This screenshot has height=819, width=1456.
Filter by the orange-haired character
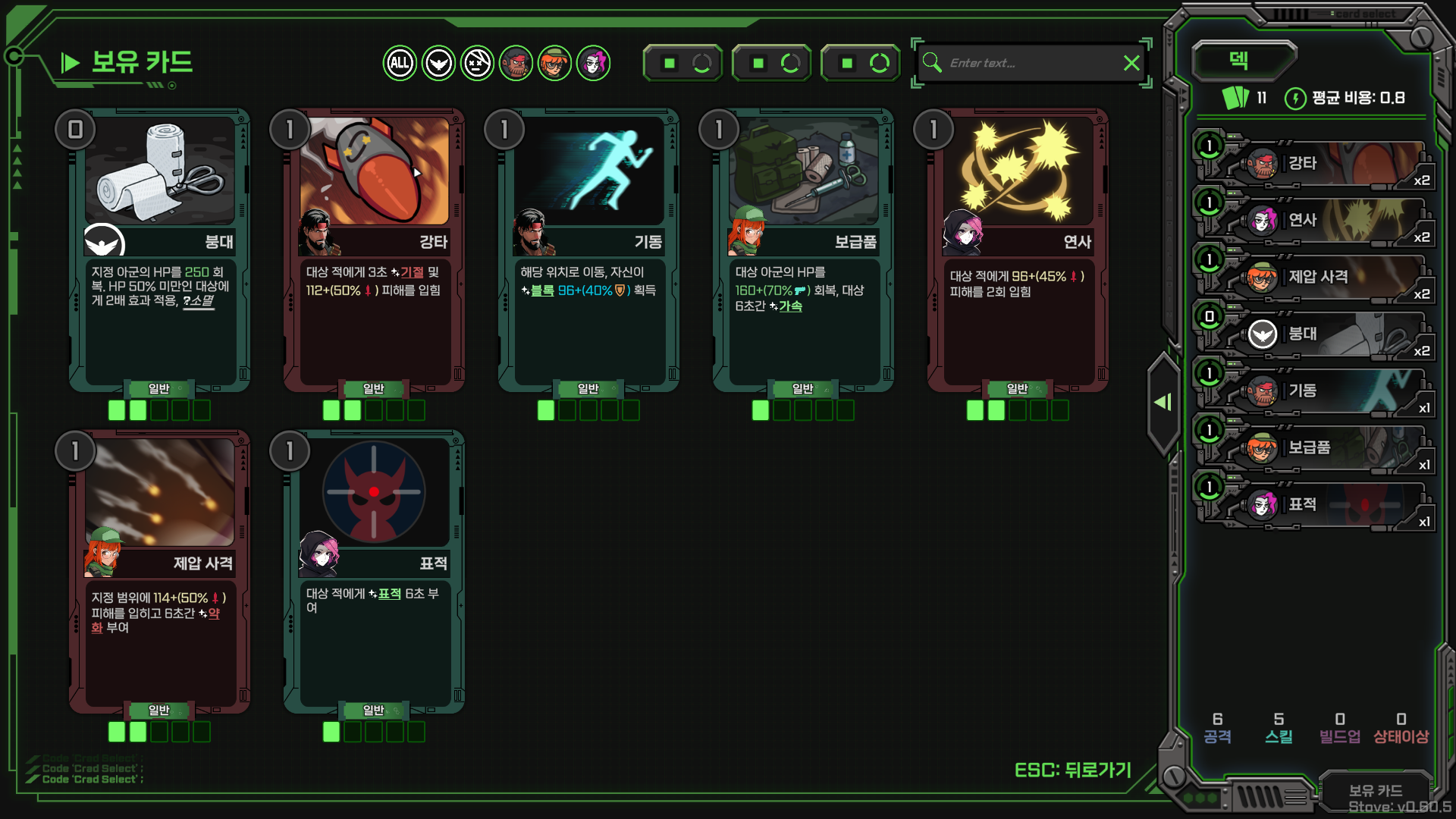coord(554,63)
